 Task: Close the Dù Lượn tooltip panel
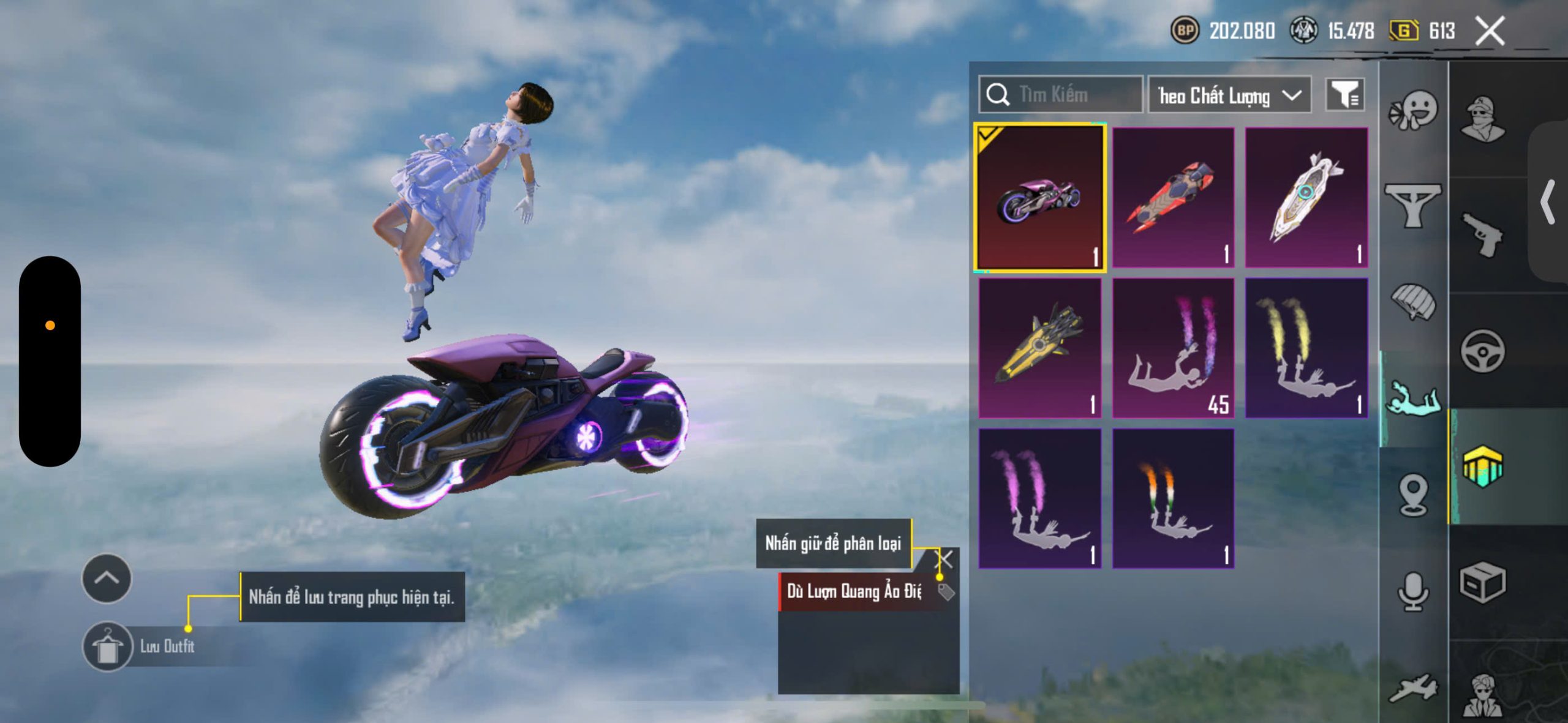pos(945,559)
